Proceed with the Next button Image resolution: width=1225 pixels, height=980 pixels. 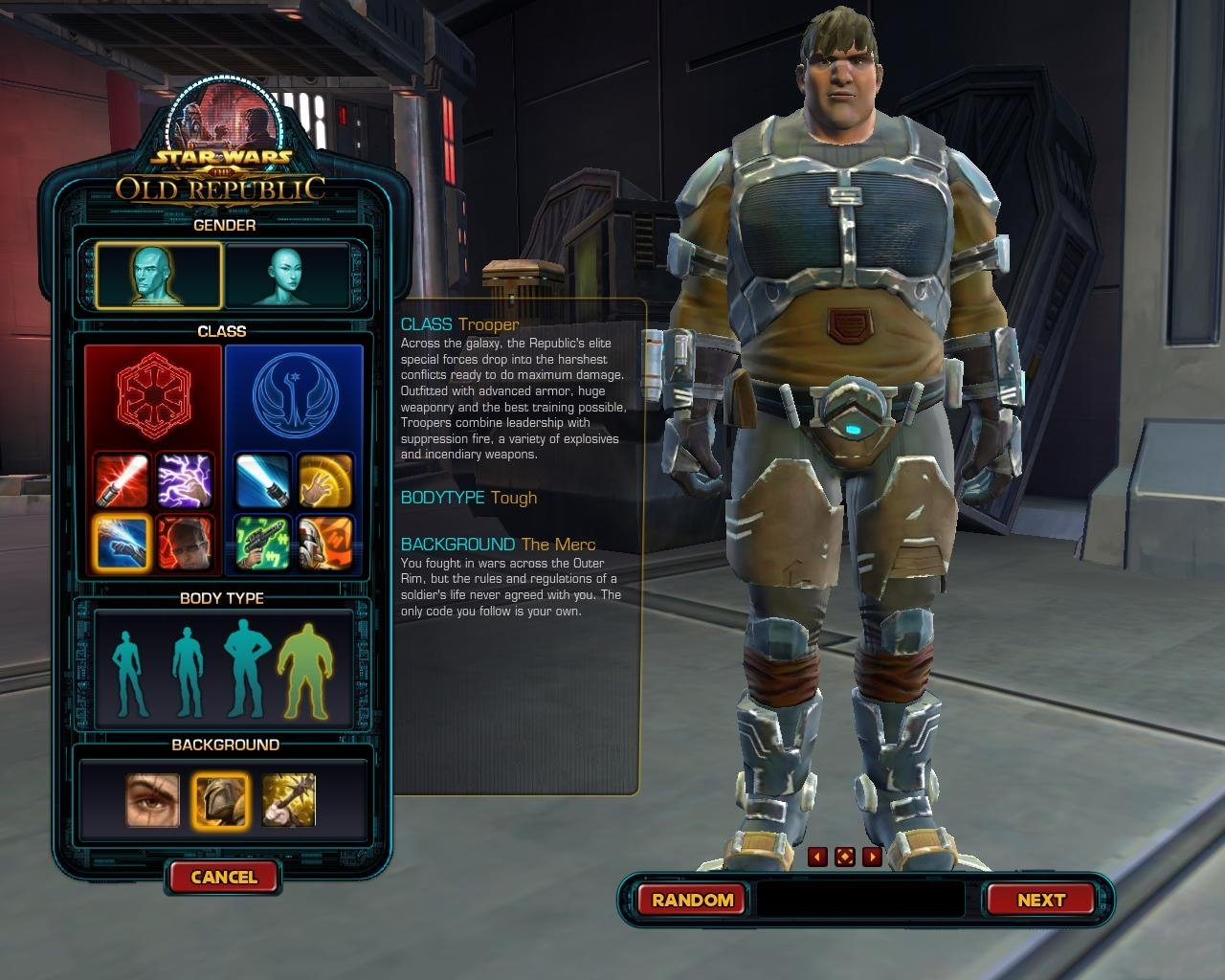(1040, 900)
